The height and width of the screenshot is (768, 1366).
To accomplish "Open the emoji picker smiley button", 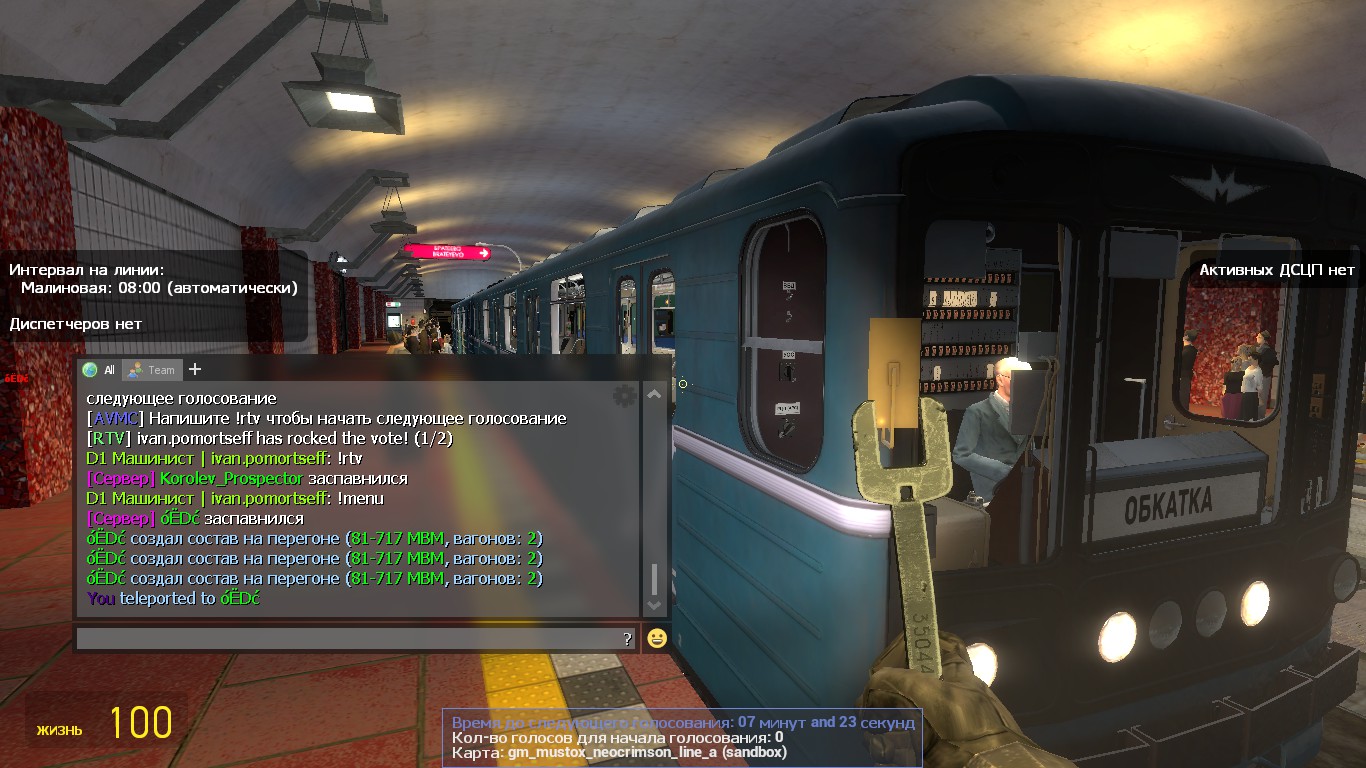I will tap(657, 638).
